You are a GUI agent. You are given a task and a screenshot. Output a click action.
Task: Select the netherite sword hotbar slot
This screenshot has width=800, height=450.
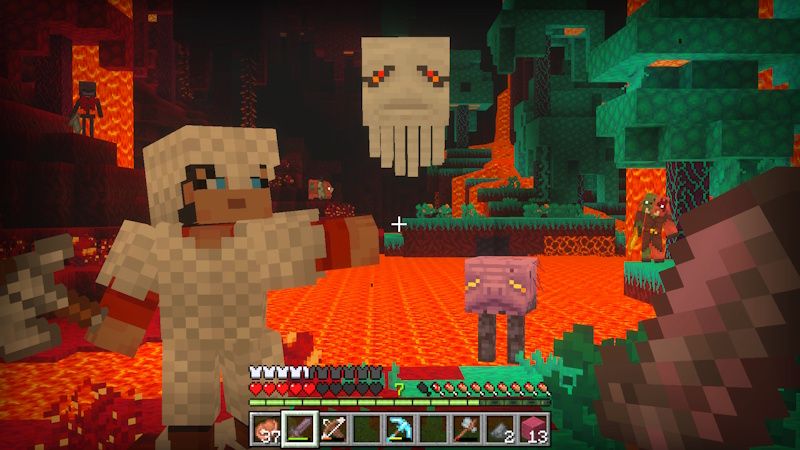(x=299, y=428)
